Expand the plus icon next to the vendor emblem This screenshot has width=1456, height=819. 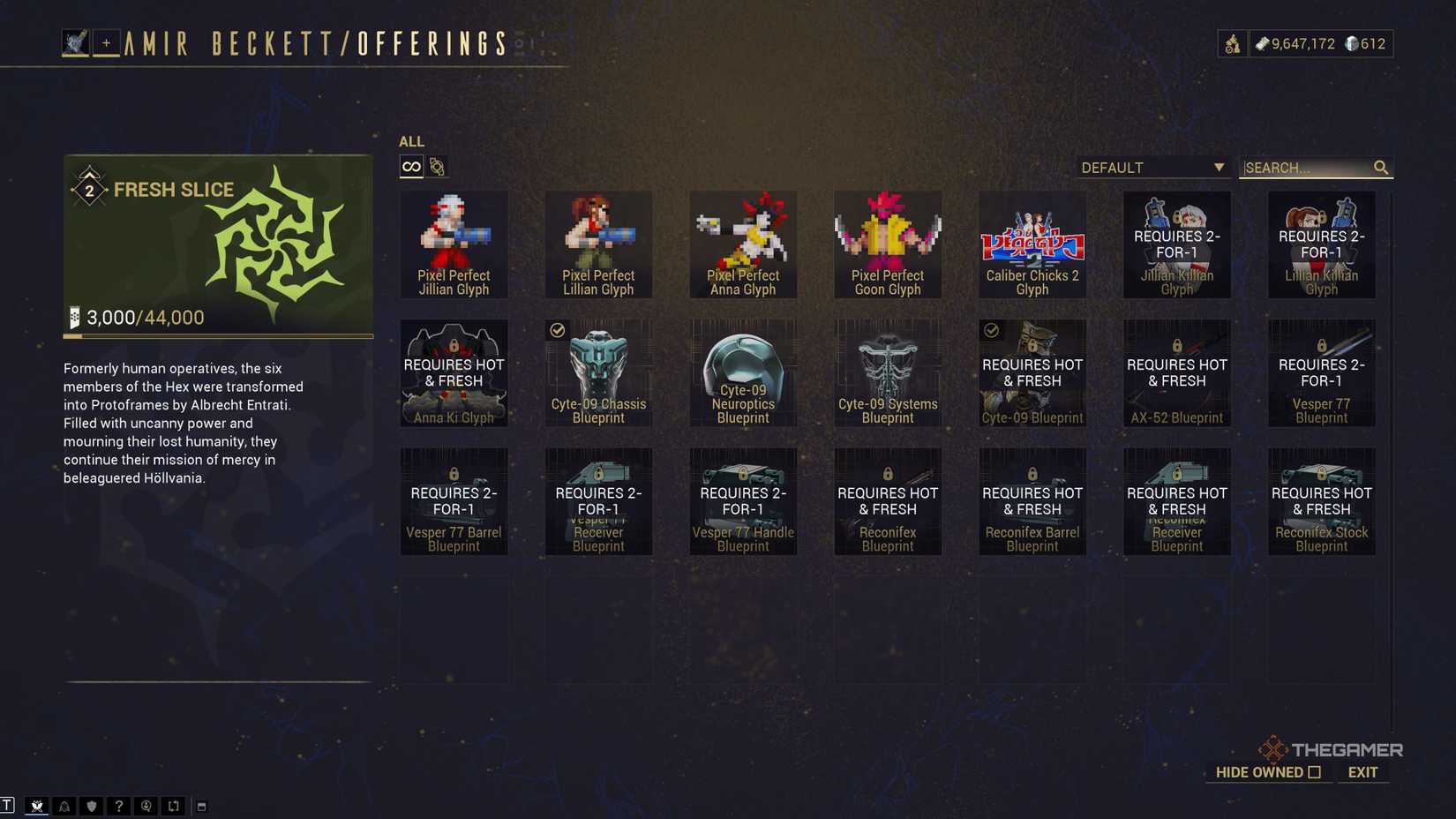click(105, 41)
